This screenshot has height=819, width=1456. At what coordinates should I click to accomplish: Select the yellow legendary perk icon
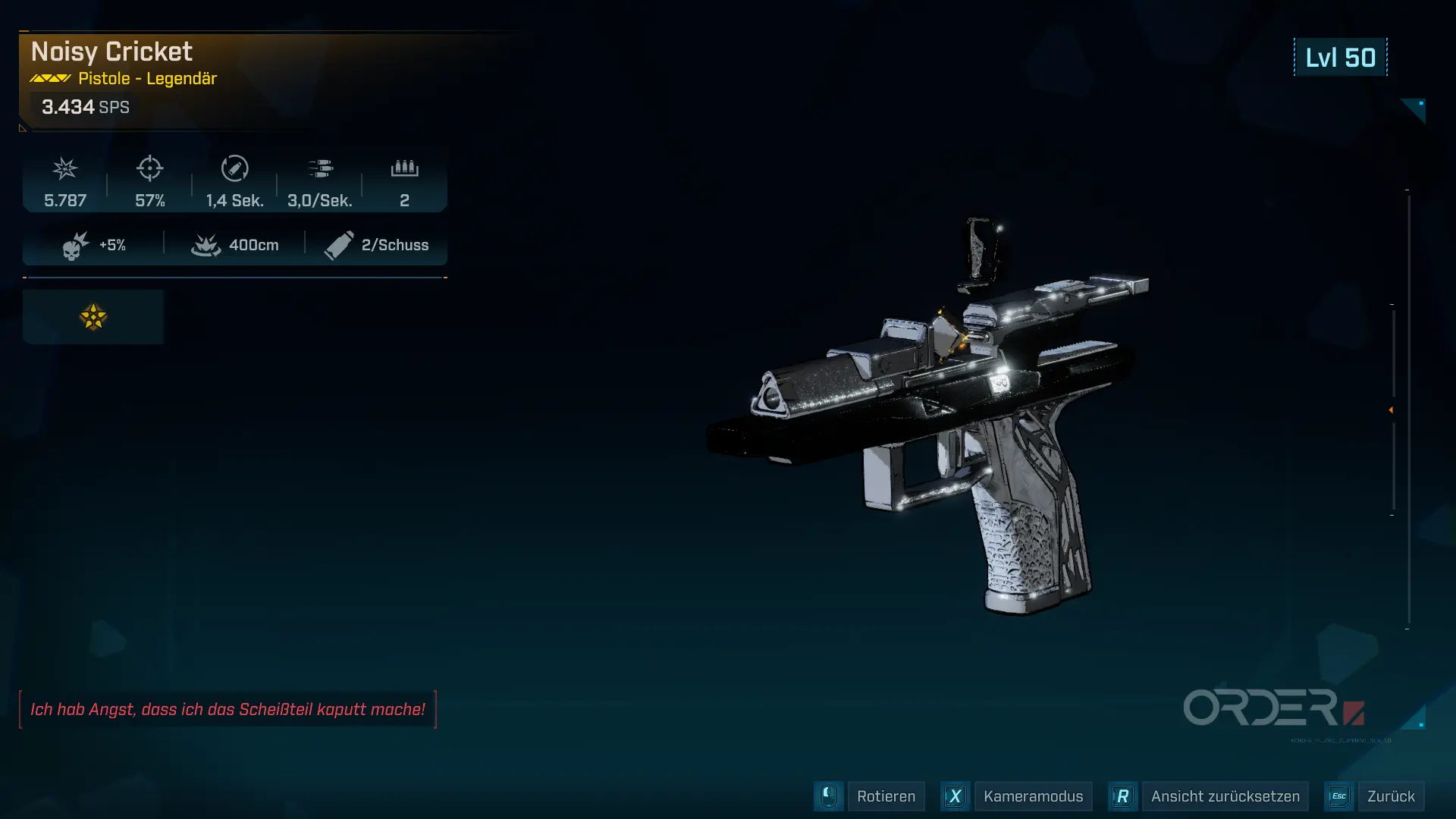[x=93, y=317]
